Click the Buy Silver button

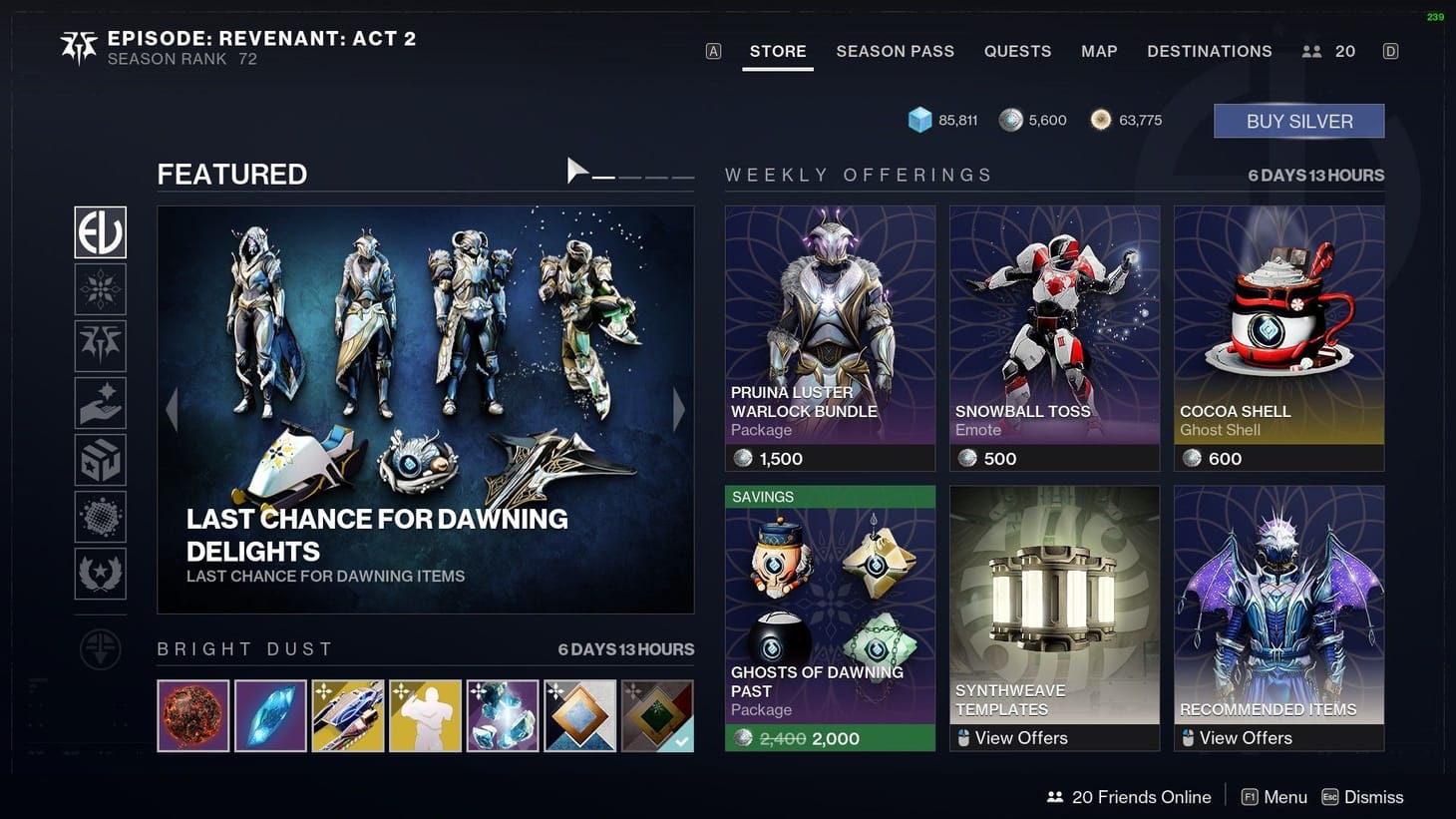pyautogui.click(x=1297, y=120)
